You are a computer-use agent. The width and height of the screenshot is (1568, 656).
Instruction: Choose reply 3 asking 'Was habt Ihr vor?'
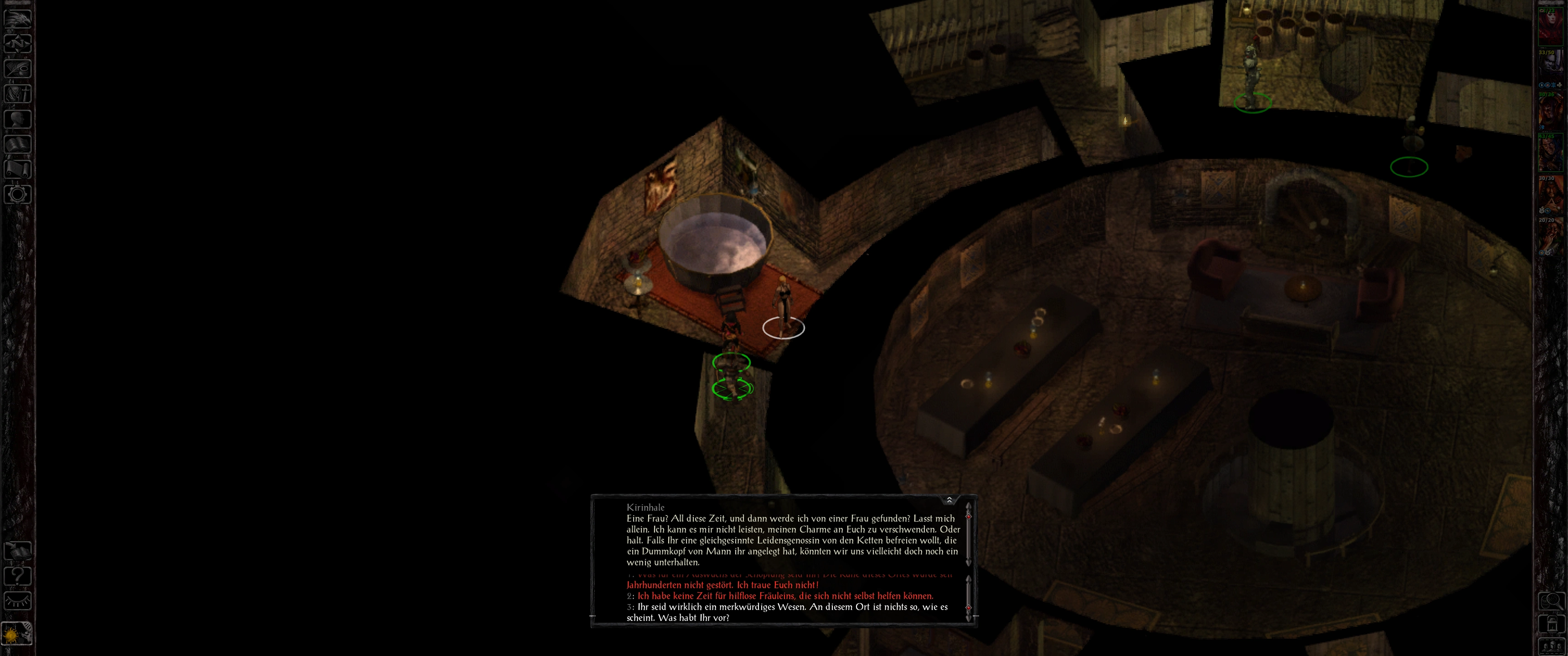click(x=791, y=612)
